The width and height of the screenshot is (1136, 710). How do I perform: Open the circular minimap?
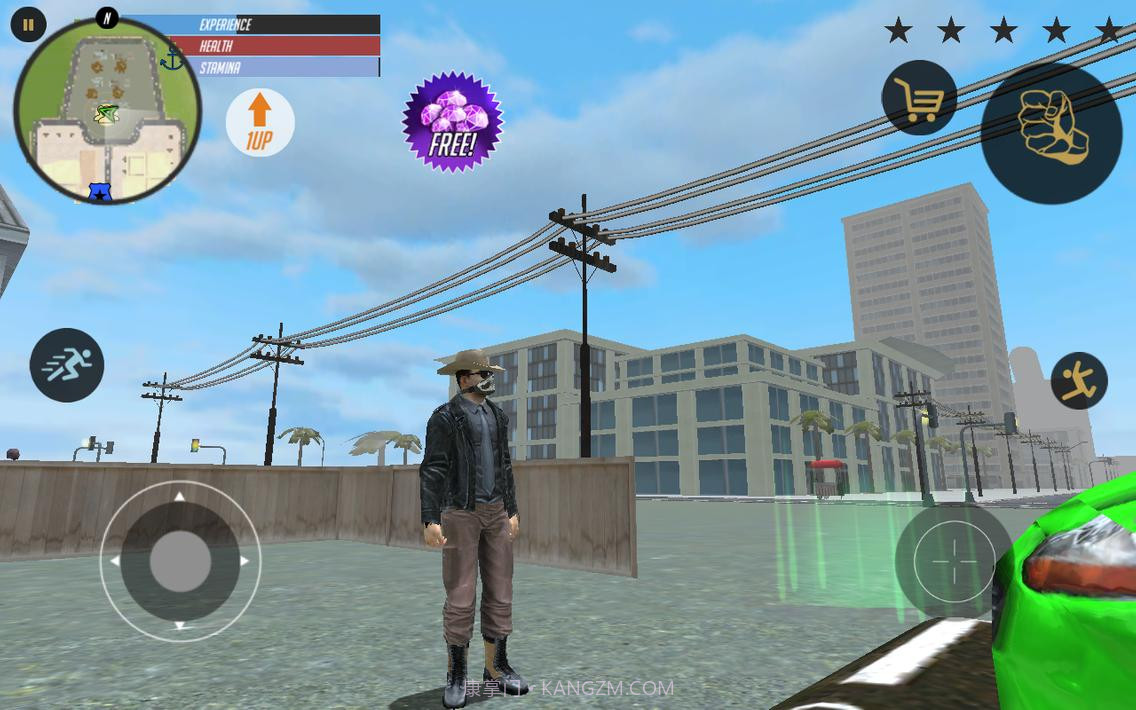[108, 111]
